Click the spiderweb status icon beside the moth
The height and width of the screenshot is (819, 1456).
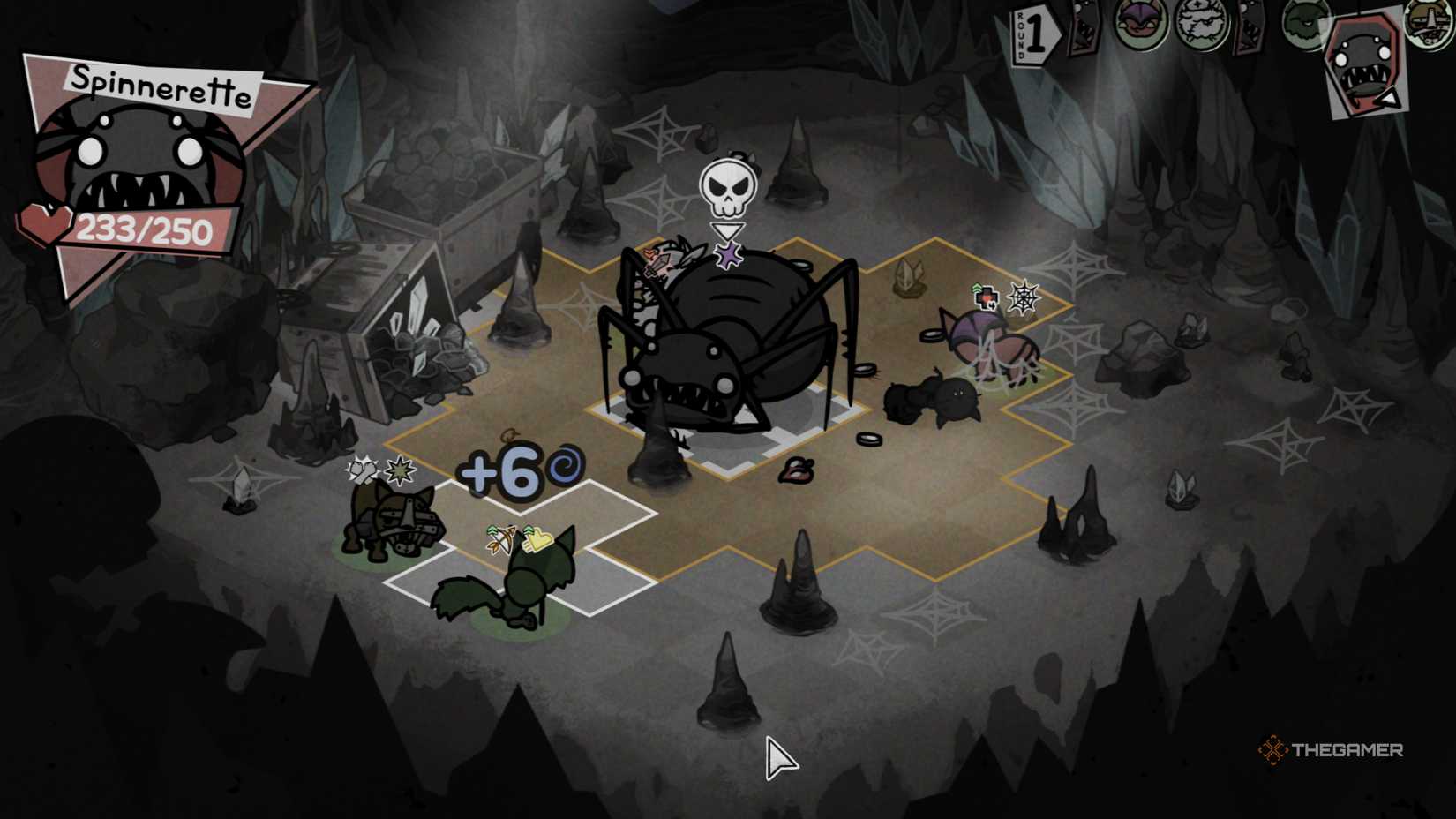[1024, 297]
